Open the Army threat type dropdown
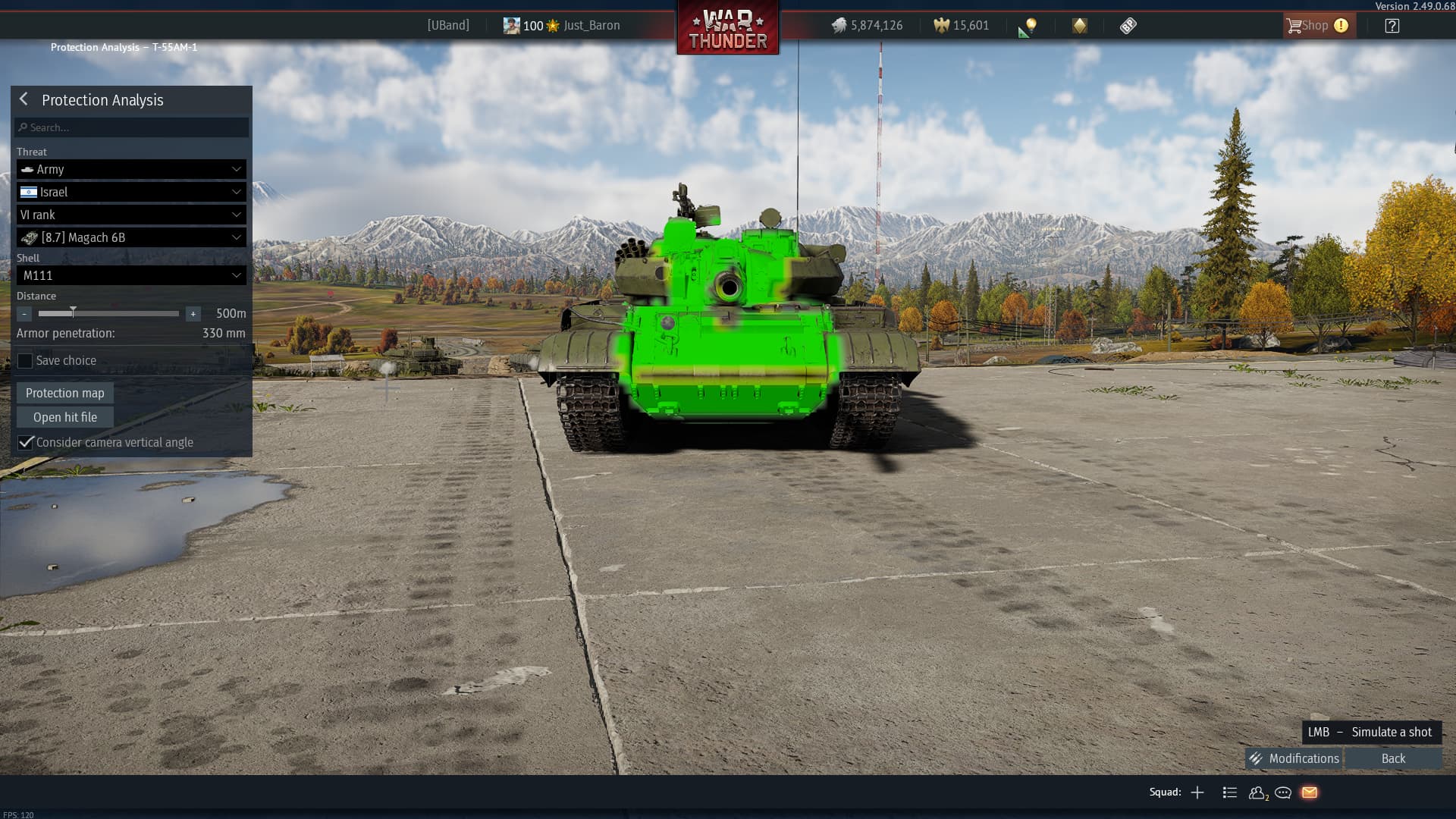1456x819 pixels. 131,169
